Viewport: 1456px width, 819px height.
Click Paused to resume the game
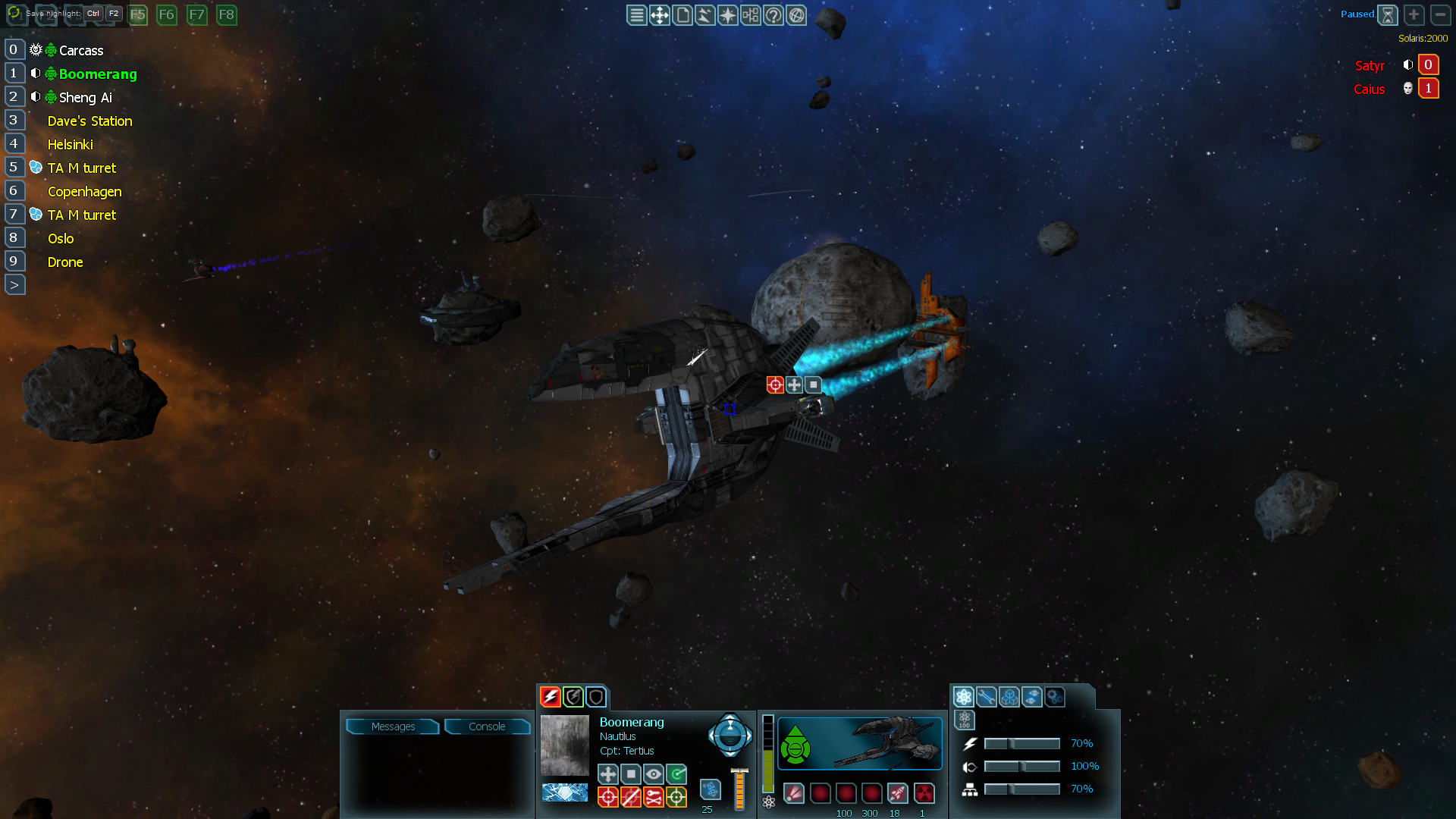tap(1357, 14)
